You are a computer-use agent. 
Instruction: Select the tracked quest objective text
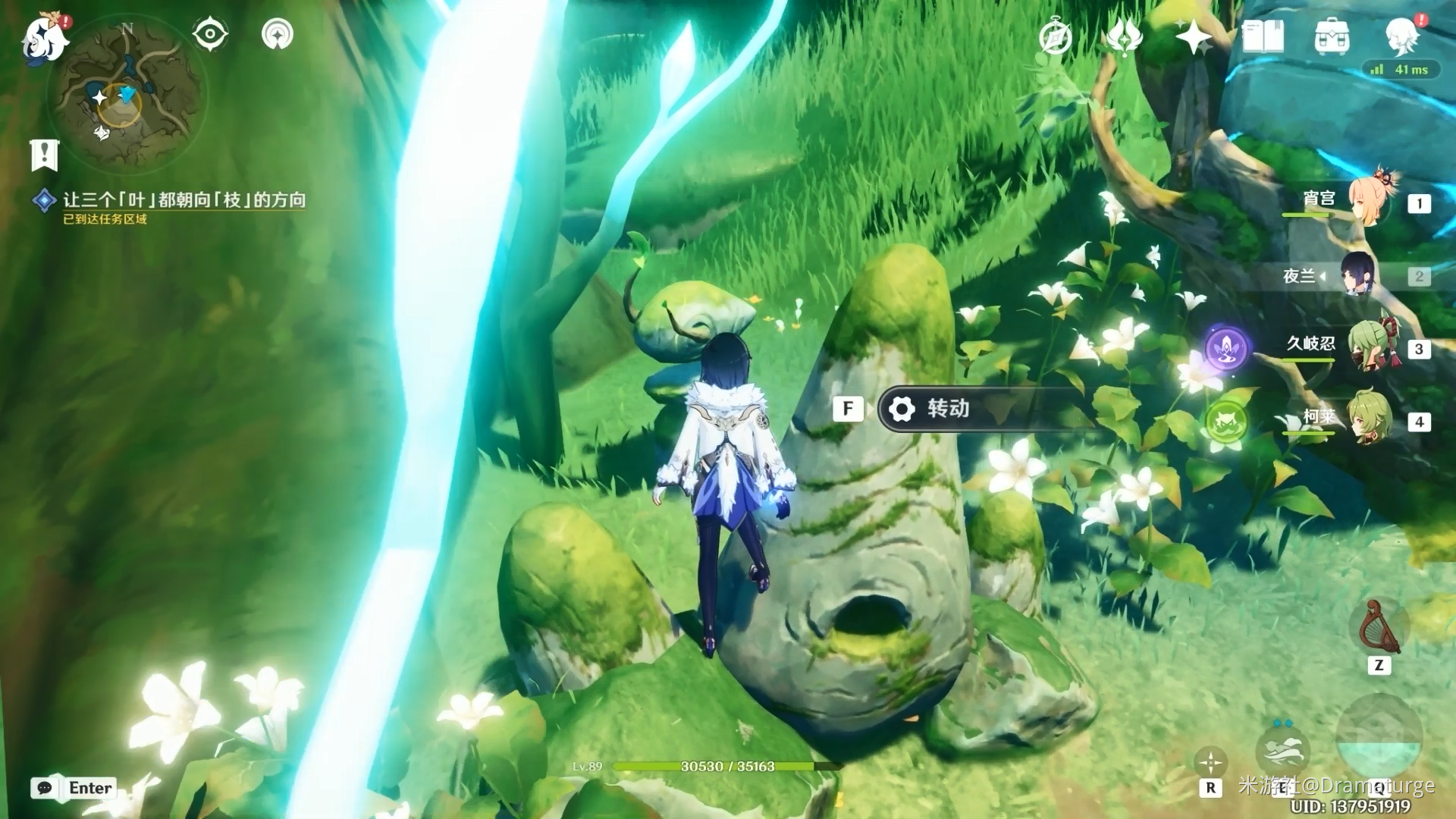184,199
